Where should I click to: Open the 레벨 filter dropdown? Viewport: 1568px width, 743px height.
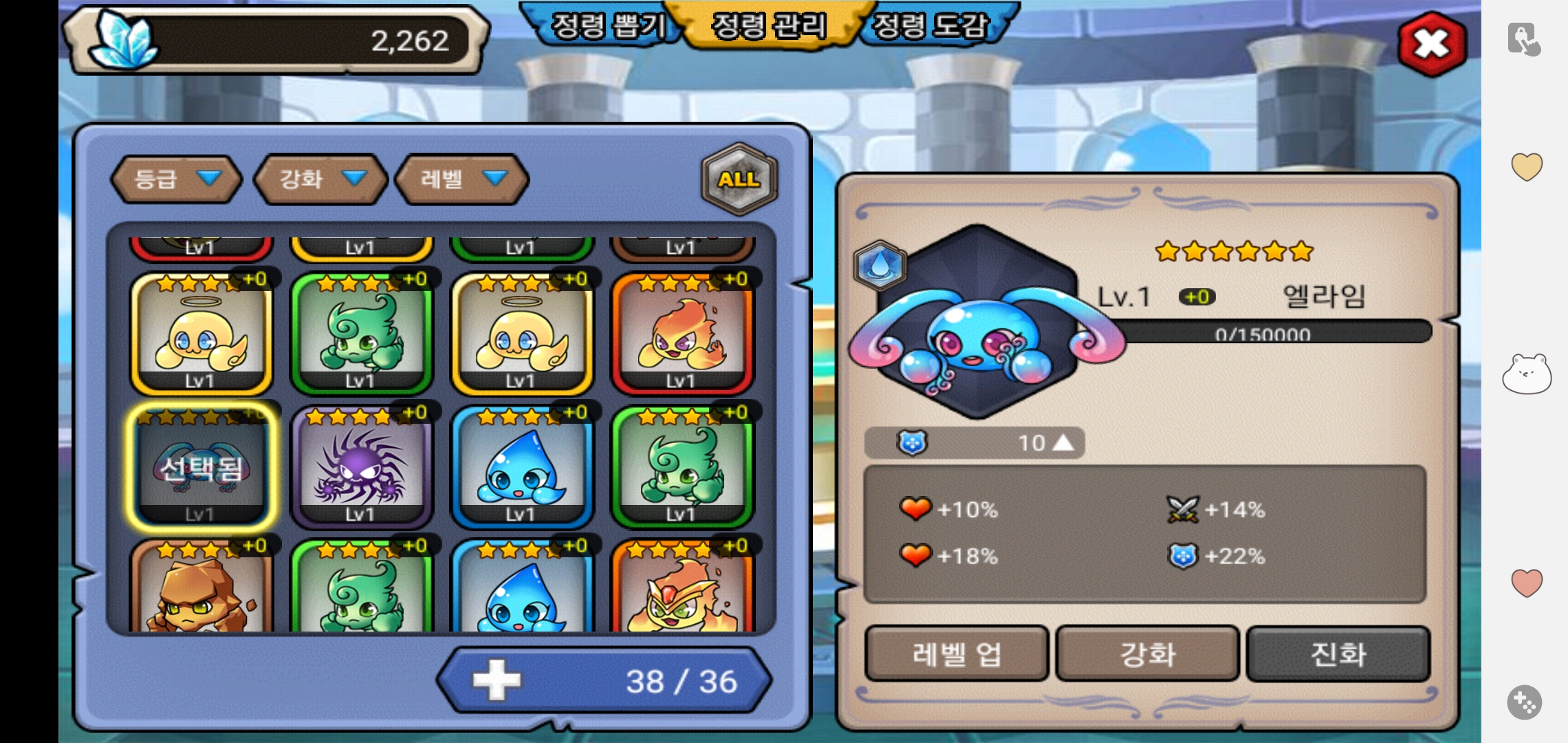click(x=462, y=179)
